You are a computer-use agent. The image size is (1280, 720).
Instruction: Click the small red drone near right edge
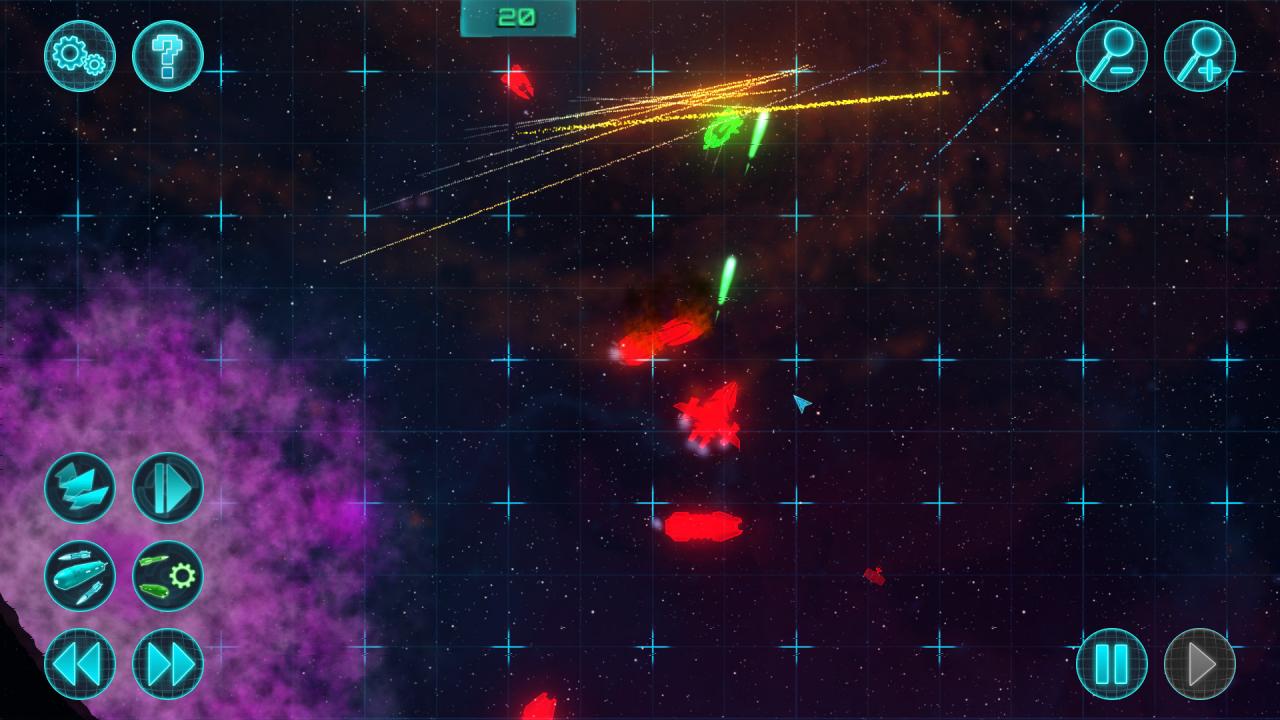pos(873,573)
